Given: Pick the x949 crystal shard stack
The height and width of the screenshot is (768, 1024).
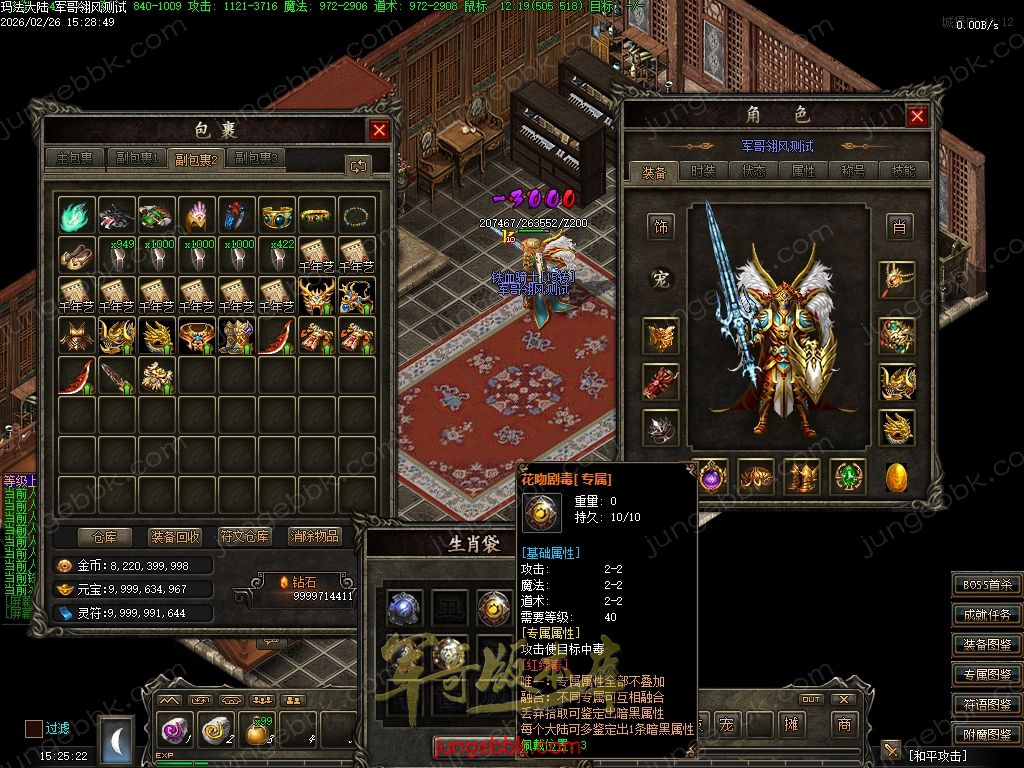Looking at the screenshot, I should 116,255.
